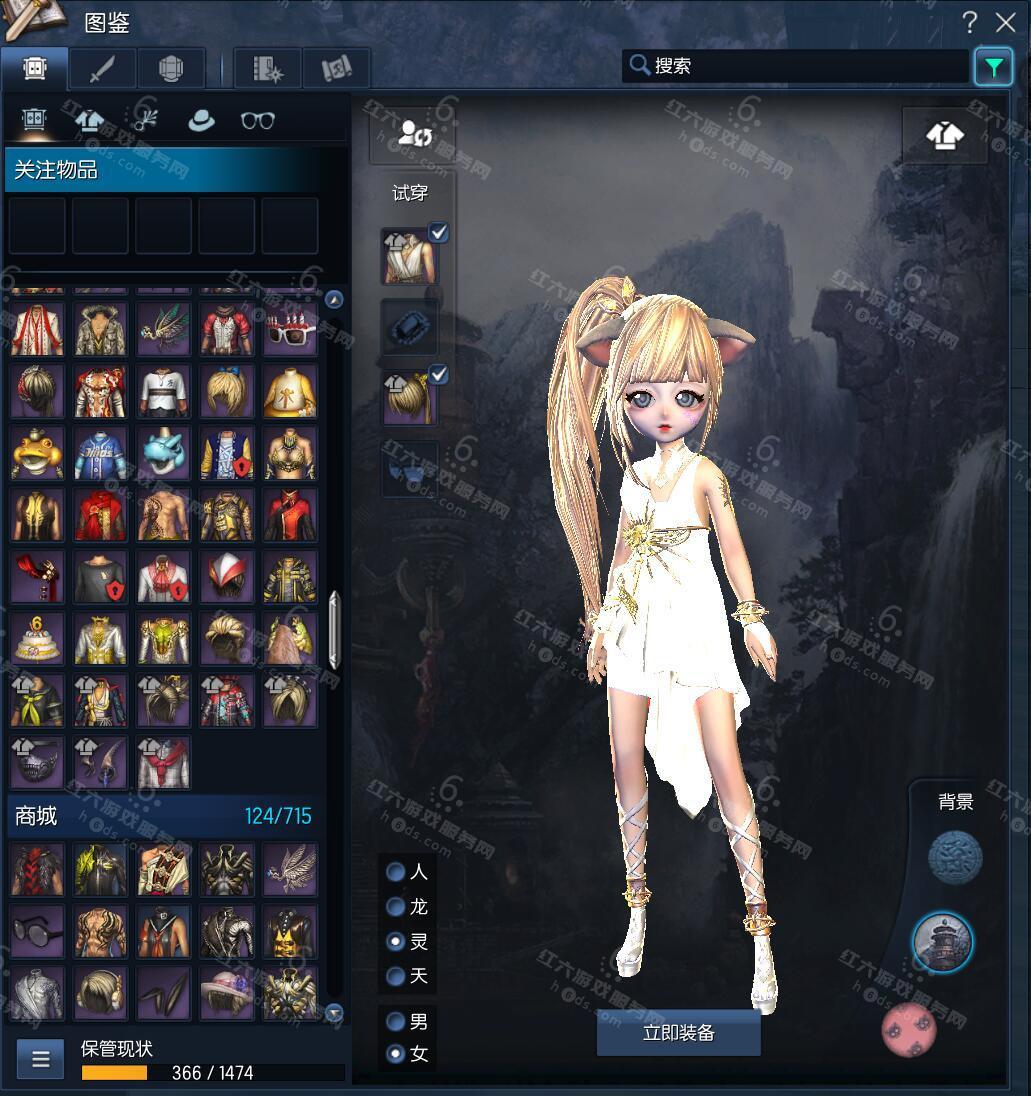Choose the 男 gender option

click(x=396, y=1021)
